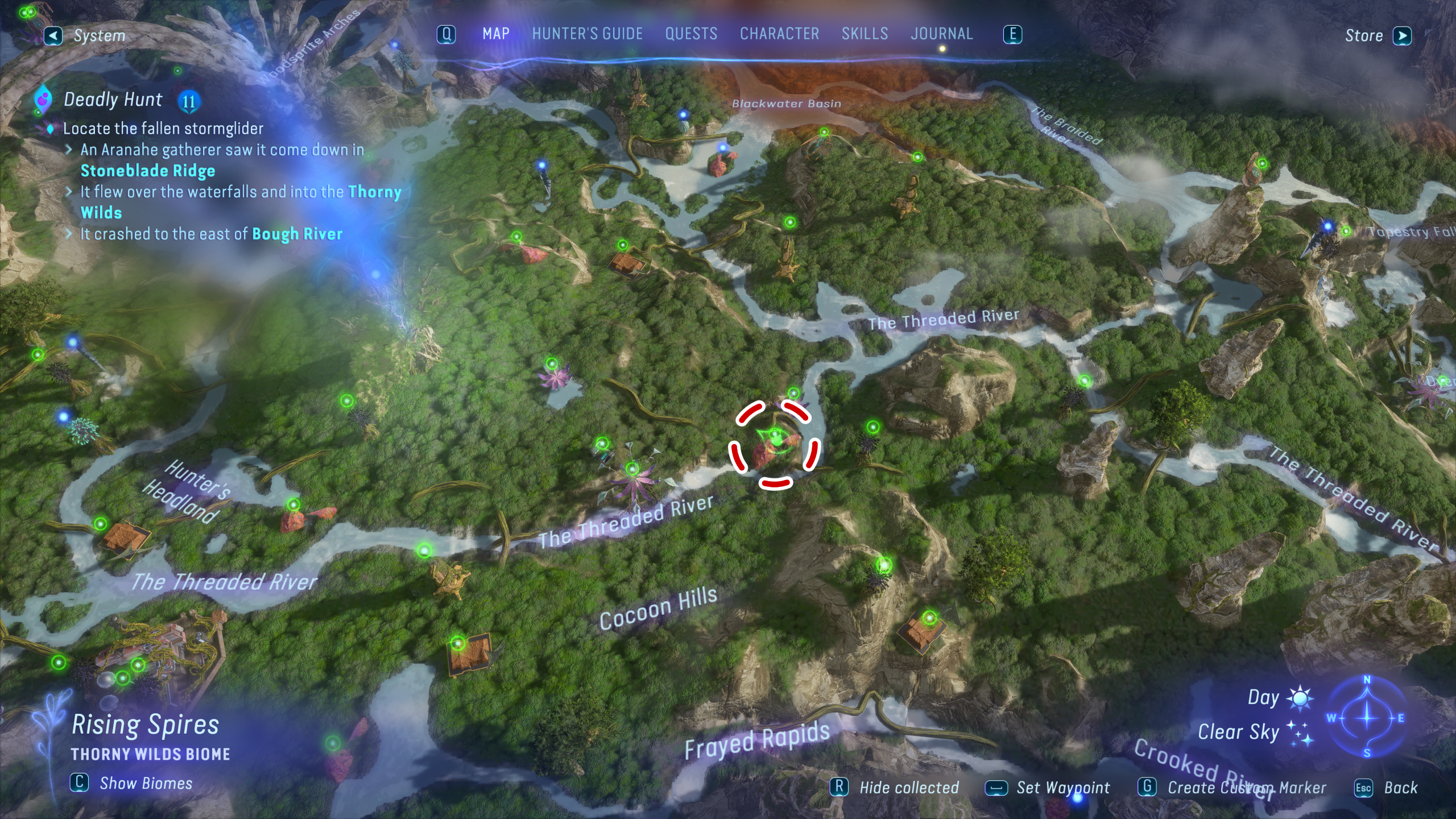Open the Quests tab
The width and height of the screenshot is (1456, 819).
tap(691, 34)
